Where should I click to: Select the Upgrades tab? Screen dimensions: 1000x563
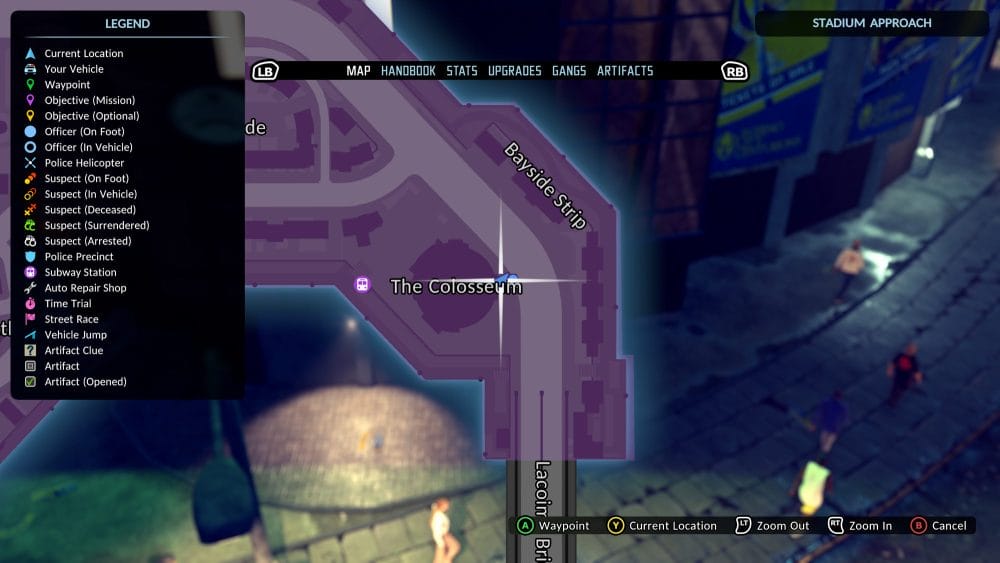pyautogui.click(x=514, y=71)
